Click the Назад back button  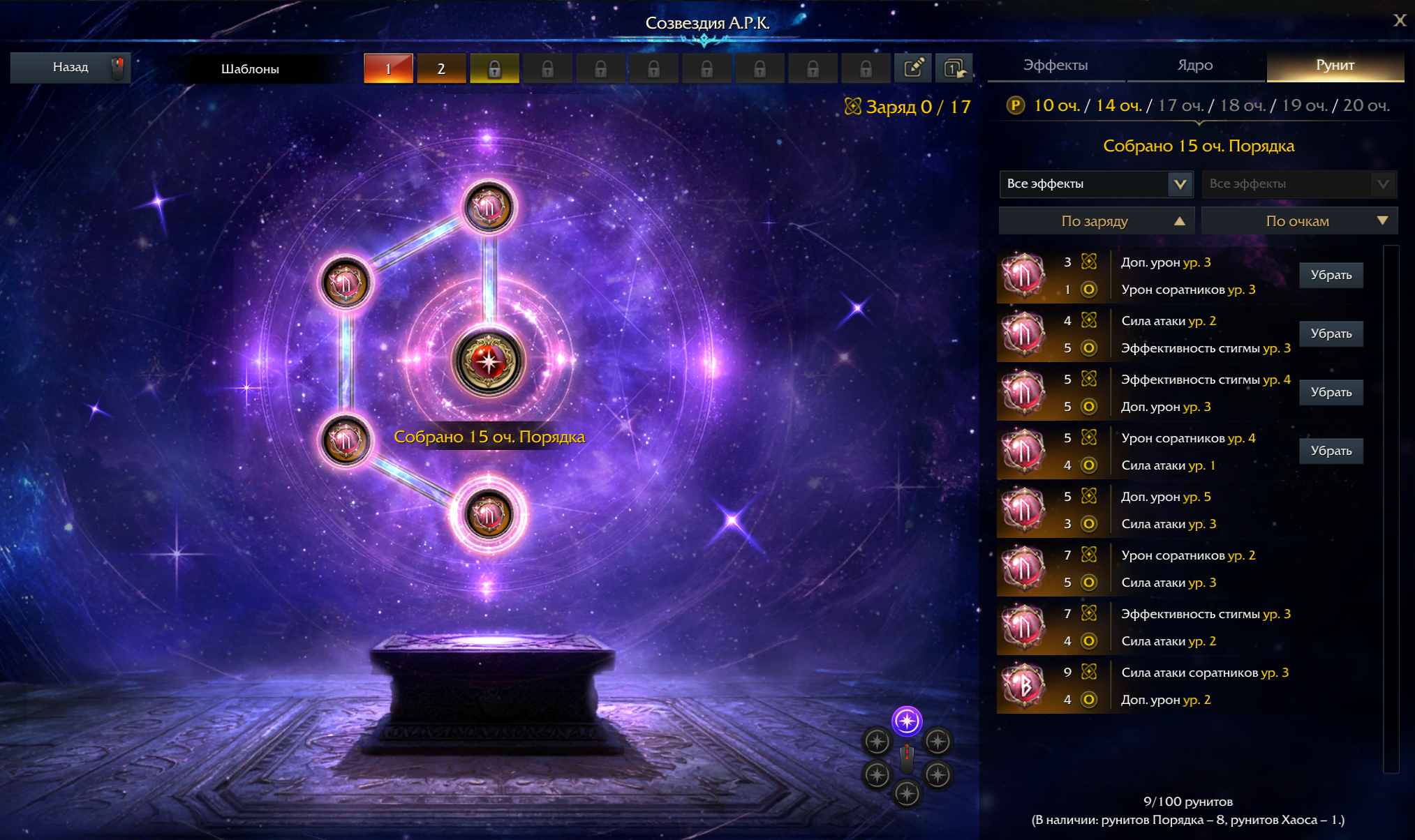coord(71,68)
